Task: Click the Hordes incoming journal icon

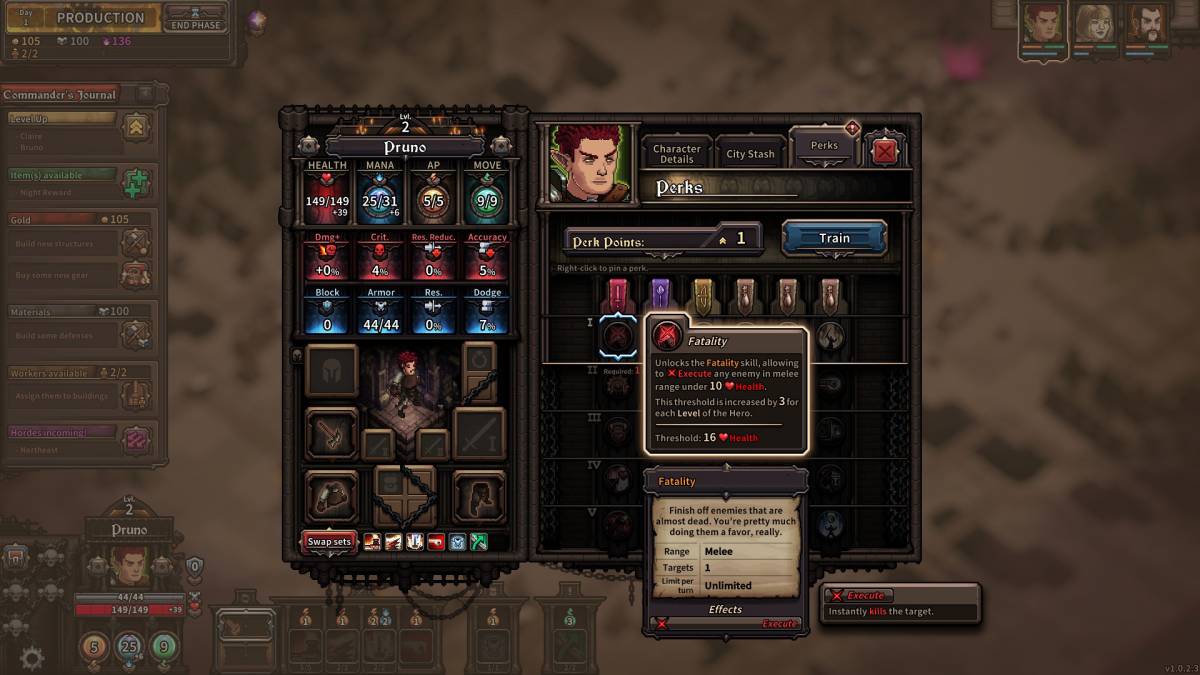Action: pos(136,440)
